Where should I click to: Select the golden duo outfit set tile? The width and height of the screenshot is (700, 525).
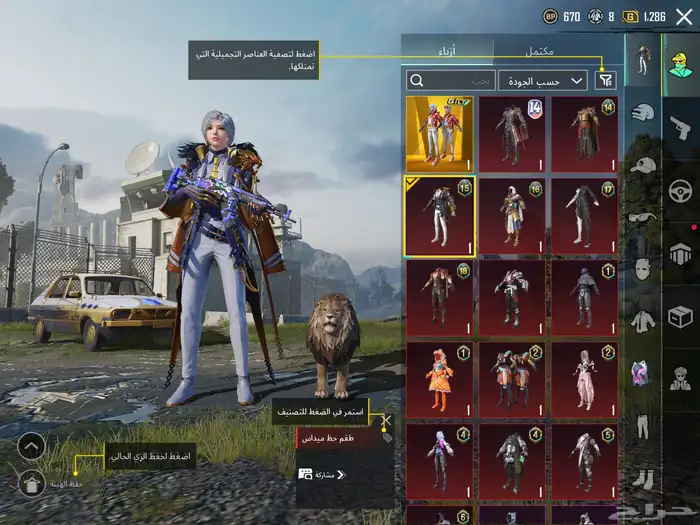pyautogui.click(x=439, y=132)
